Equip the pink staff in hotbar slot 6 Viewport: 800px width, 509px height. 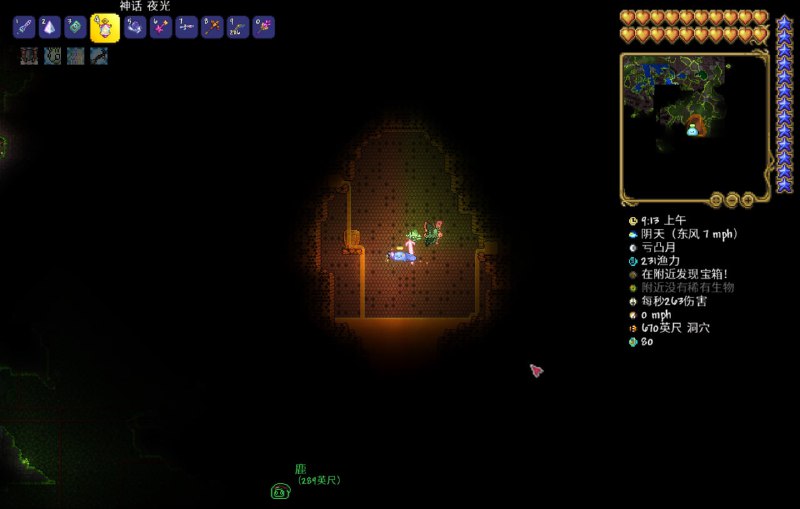[x=161, y=28]
